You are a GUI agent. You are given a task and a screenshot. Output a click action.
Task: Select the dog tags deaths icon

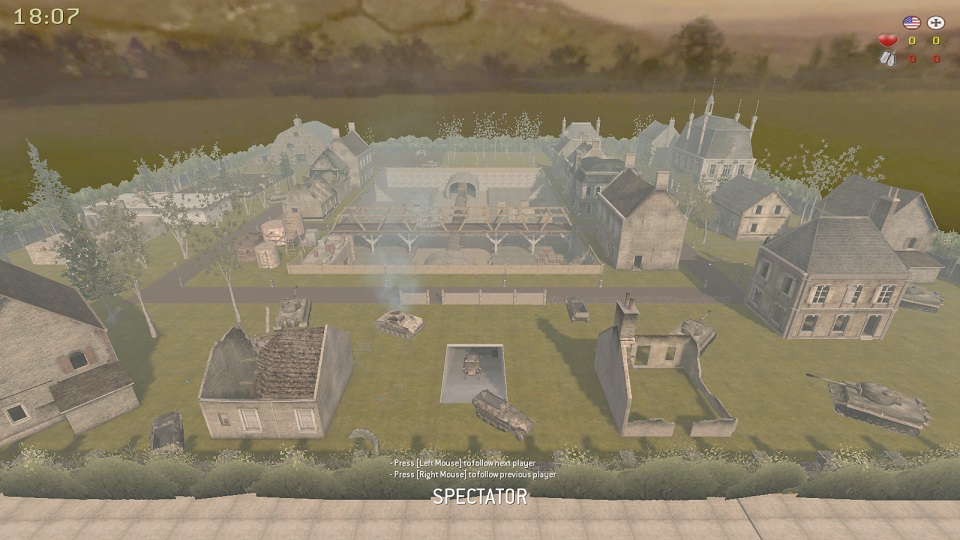886,59
